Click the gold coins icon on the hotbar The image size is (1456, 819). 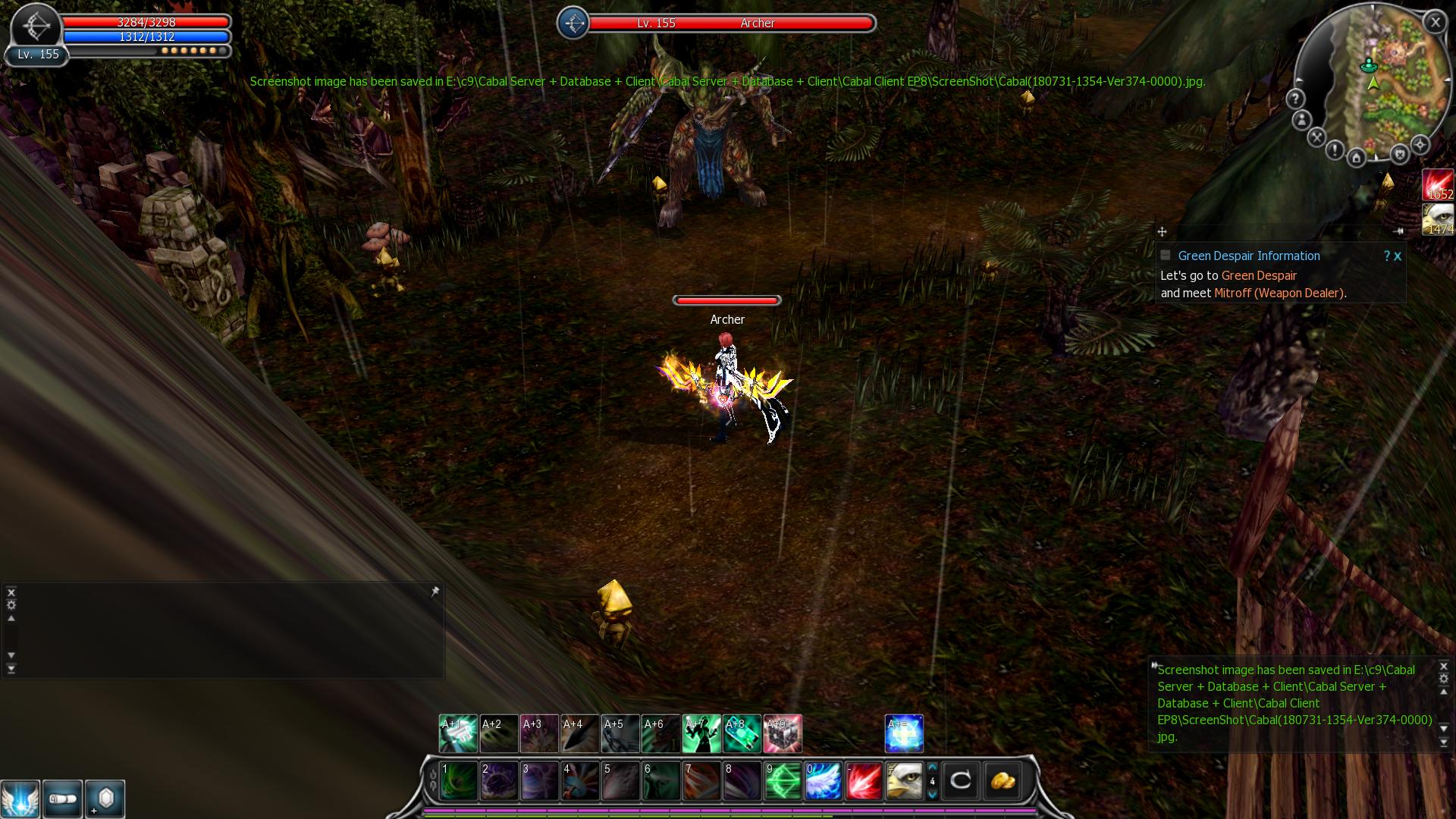(x=1002, y=780)
